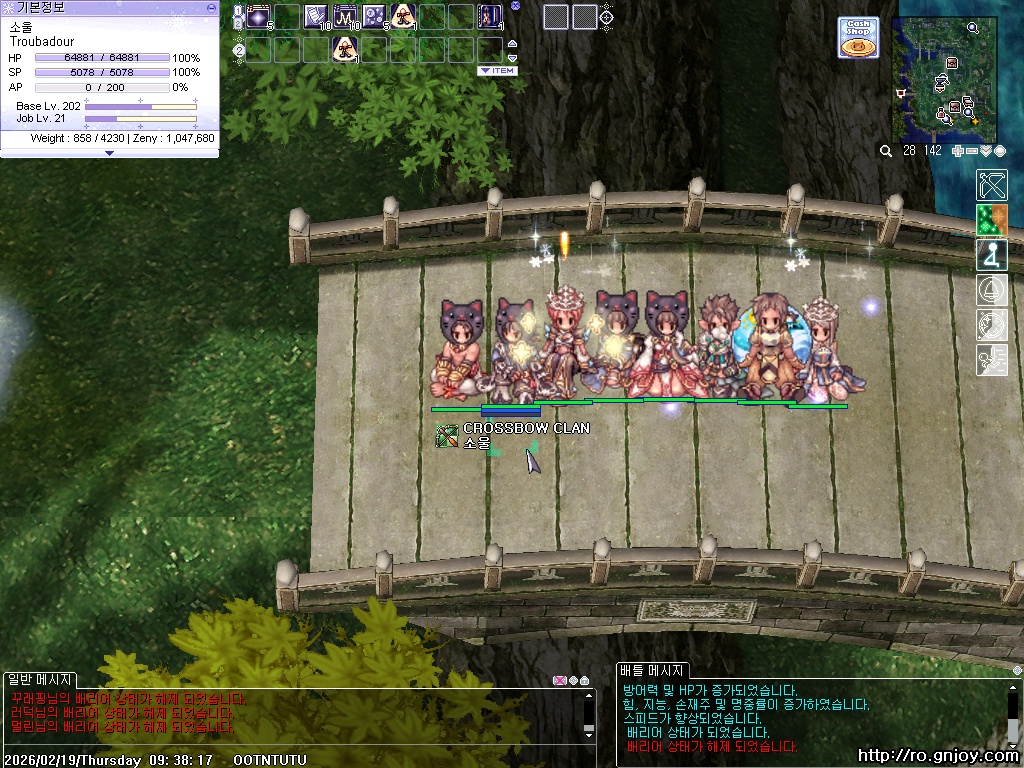Collapse the 기본정보 window with minus button

tap(211, 7)
